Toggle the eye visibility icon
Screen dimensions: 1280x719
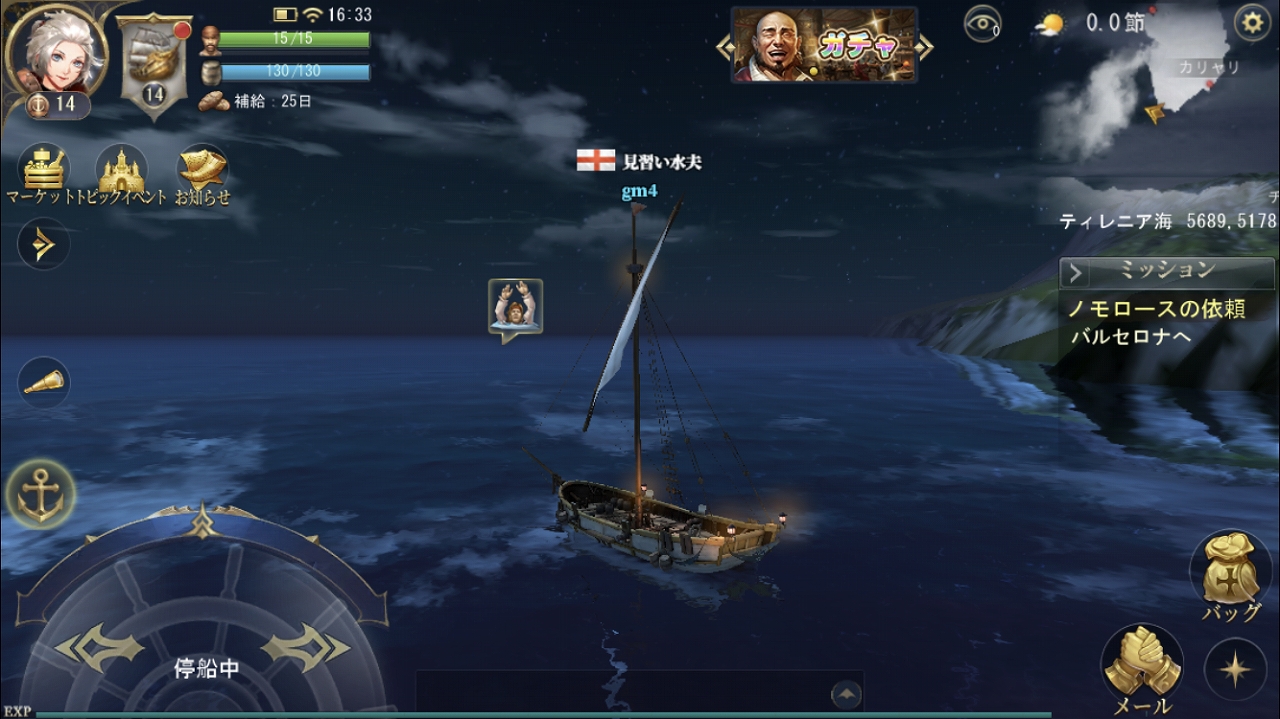pos(982,23)
